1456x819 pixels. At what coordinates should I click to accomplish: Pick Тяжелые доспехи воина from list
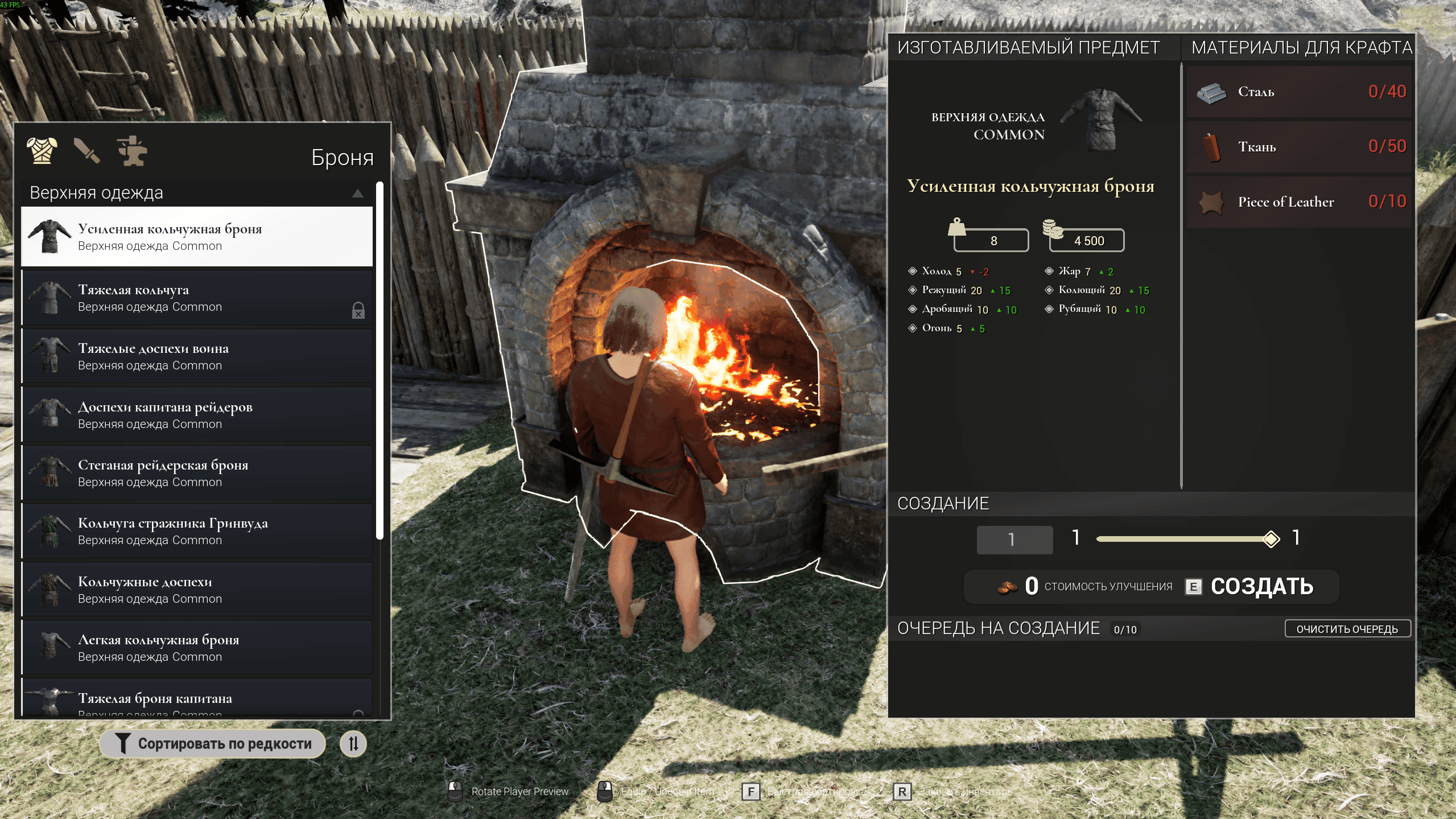click(197, 356)
